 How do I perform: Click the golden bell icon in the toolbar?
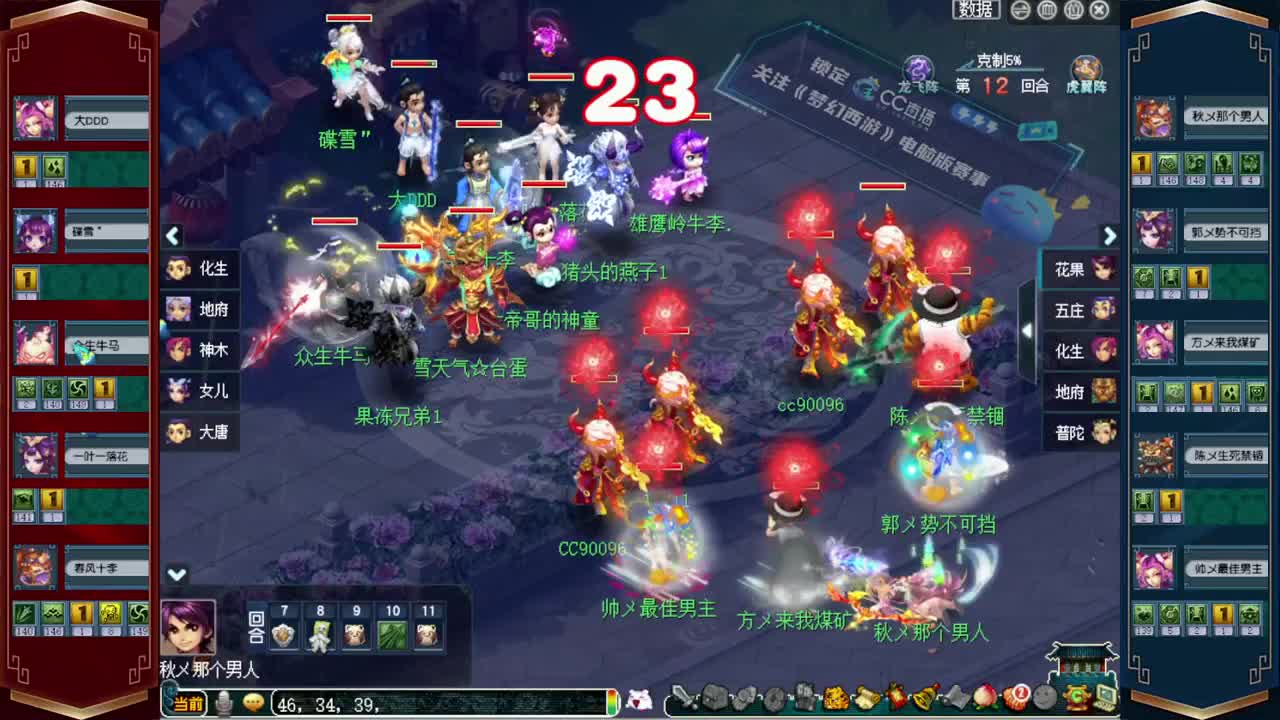[920, 700]
